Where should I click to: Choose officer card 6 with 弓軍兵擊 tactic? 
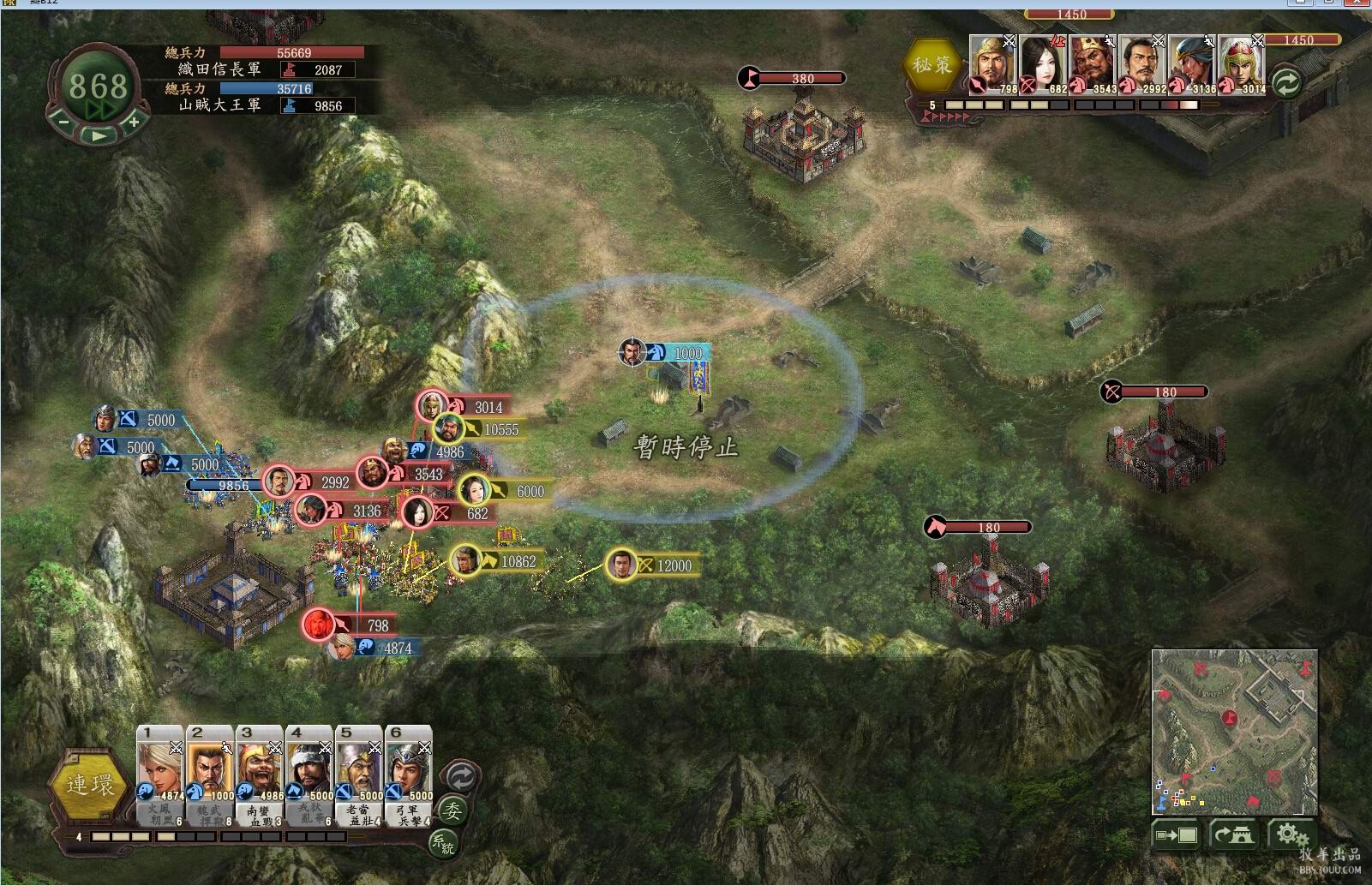point(410,775)
